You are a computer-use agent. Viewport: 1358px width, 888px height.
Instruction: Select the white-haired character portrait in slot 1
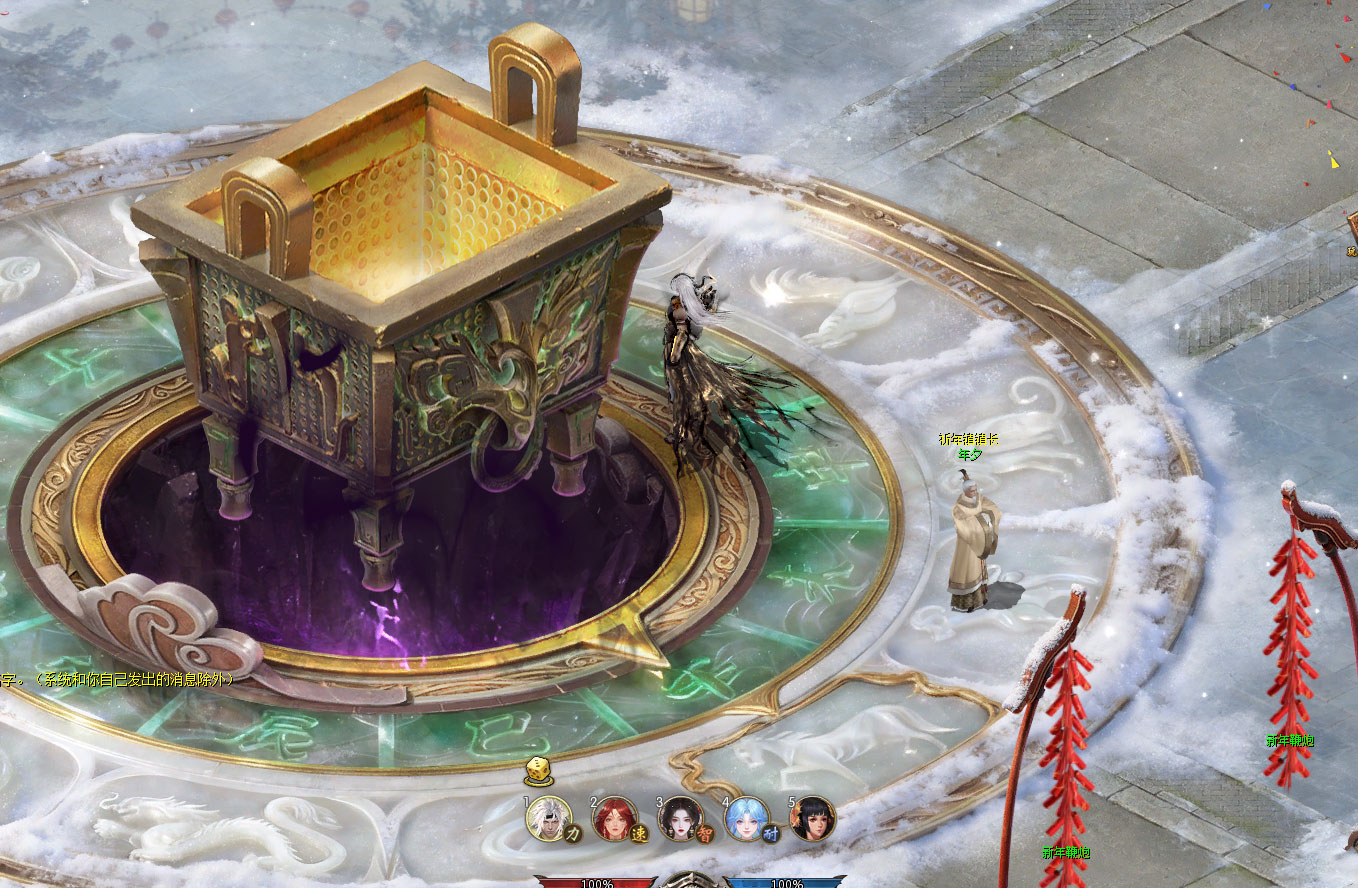pyautogui.click(x=549, y=819)
